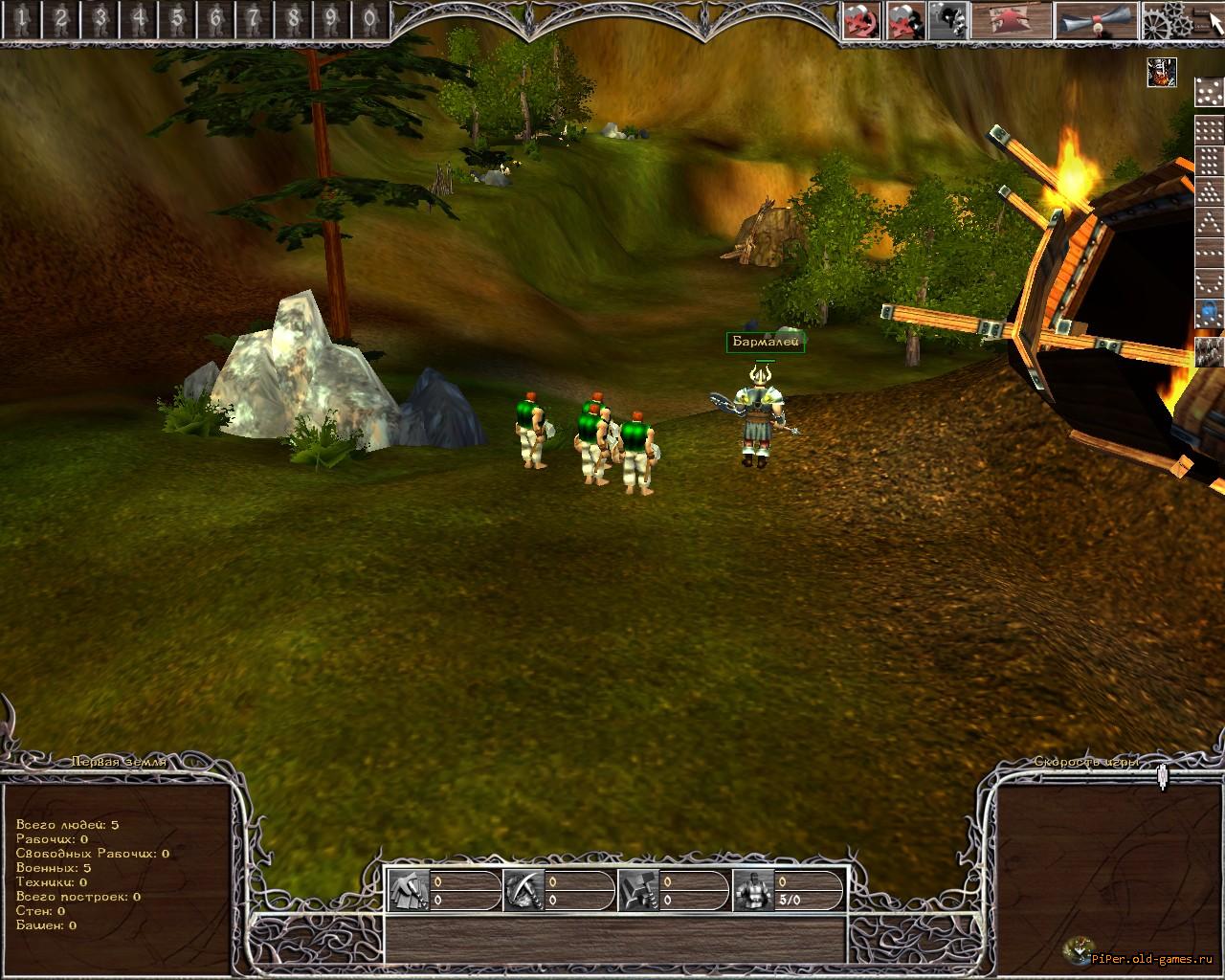This screenshot has width=1225, height=980.
Task: Choose the scattered dots formation
Action: tap(1210, 91)
